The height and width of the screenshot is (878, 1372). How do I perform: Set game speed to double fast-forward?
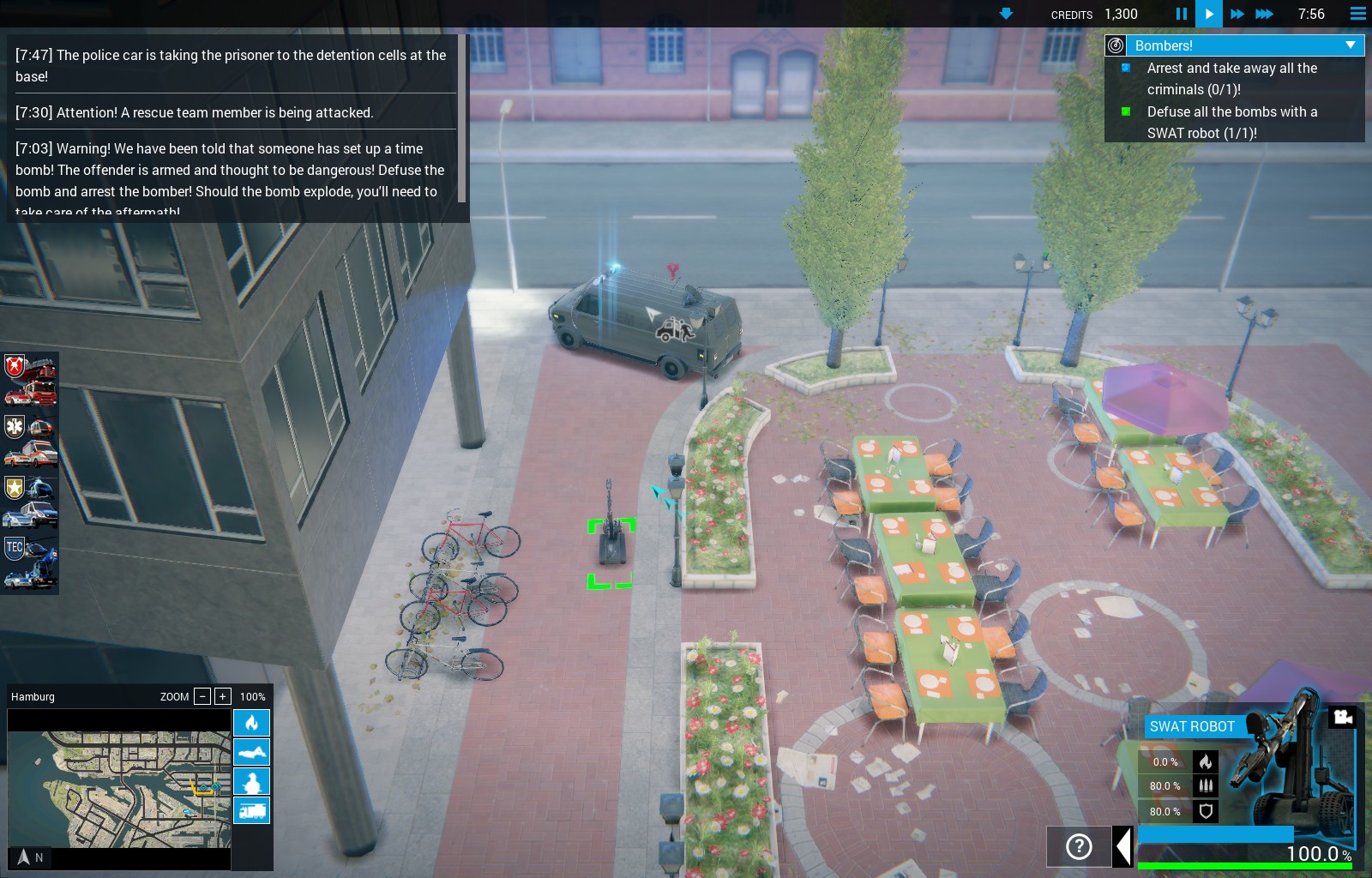coord(1237,14)
